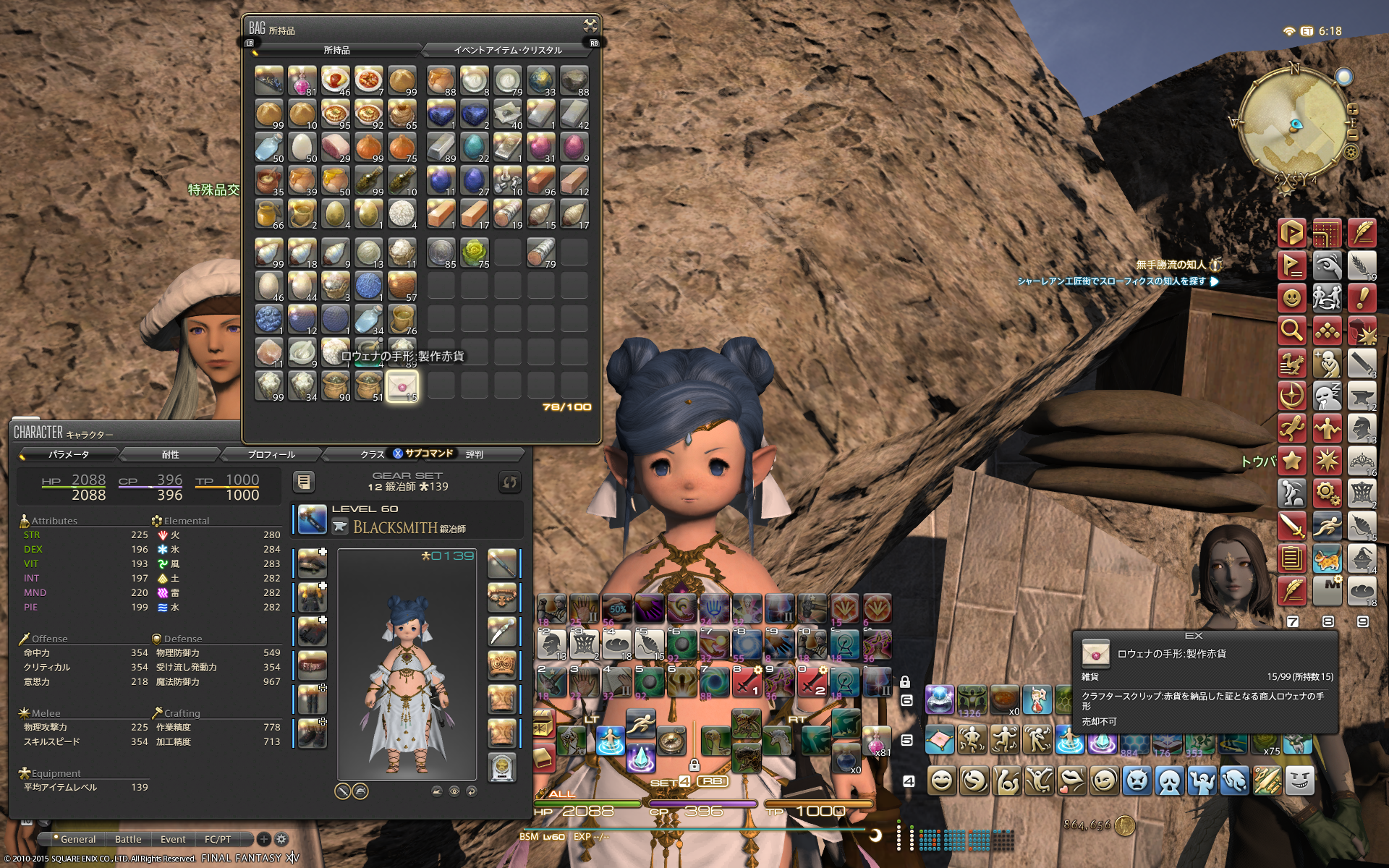Select the FC/PT chat tab
This screenshot has width=1389, height=868.
coord(218,839)
